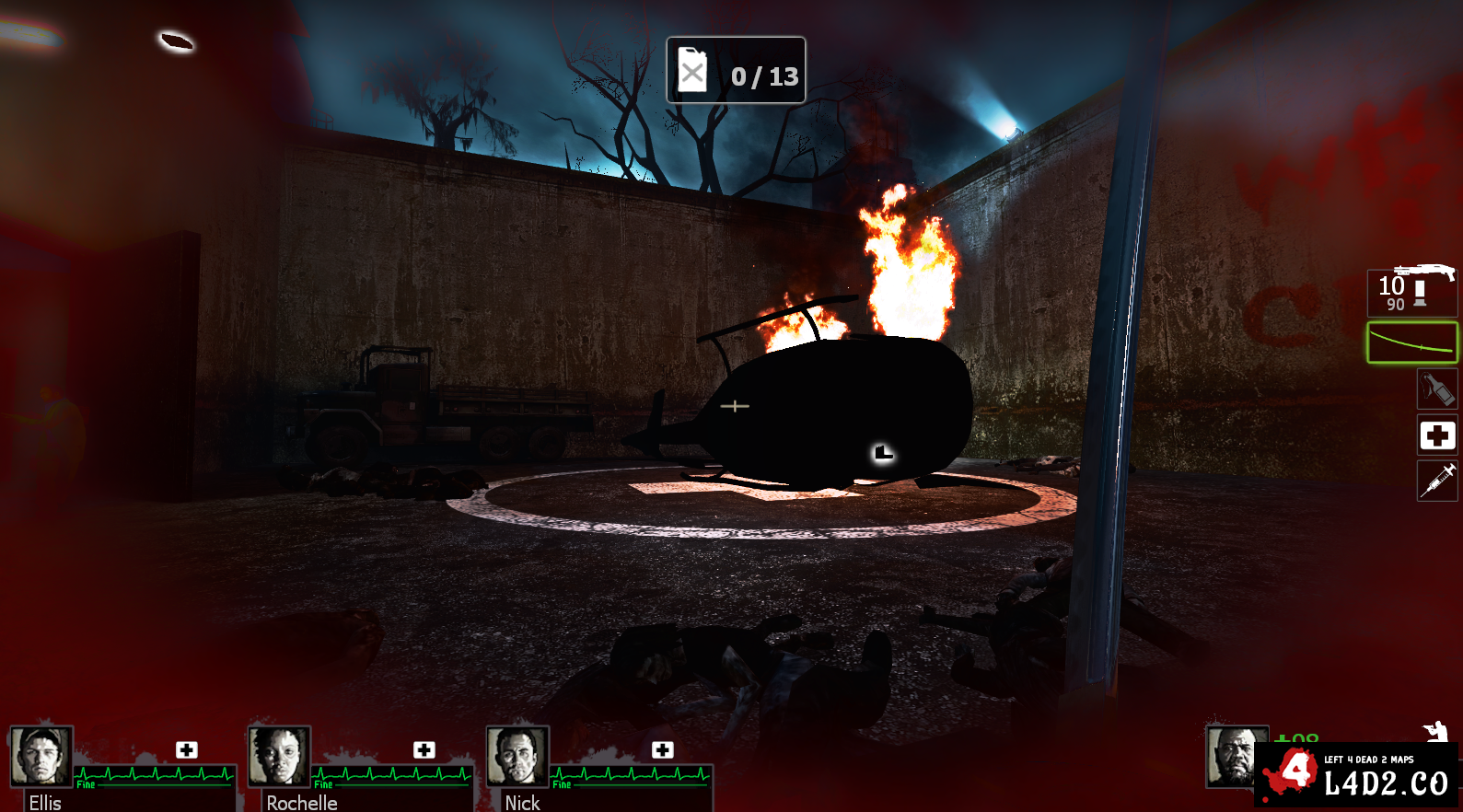Open the L4D2.co maps watermark logo
This screenshot has height=812, width=1463.
[1356, 775]
